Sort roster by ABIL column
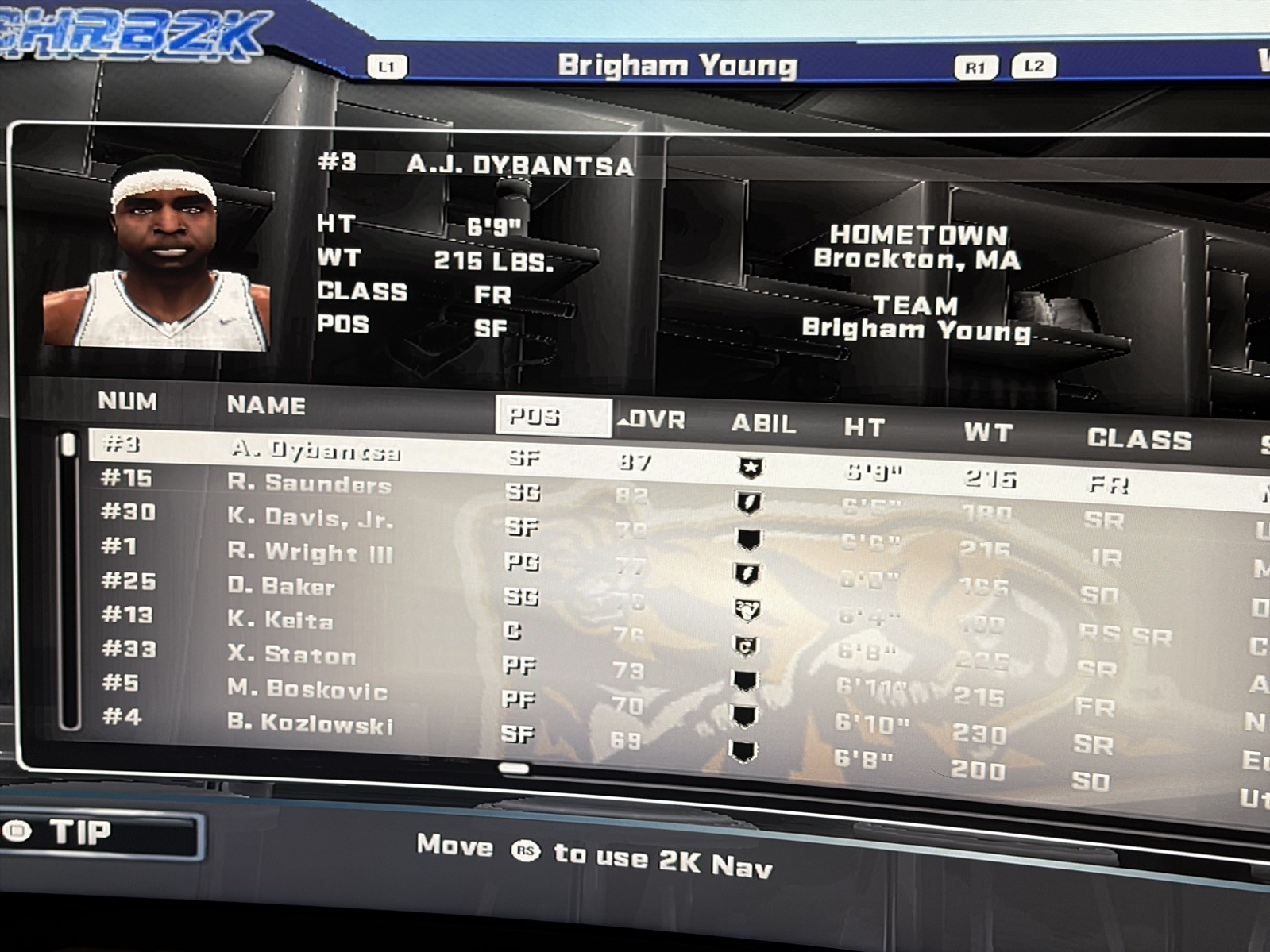 762,424
